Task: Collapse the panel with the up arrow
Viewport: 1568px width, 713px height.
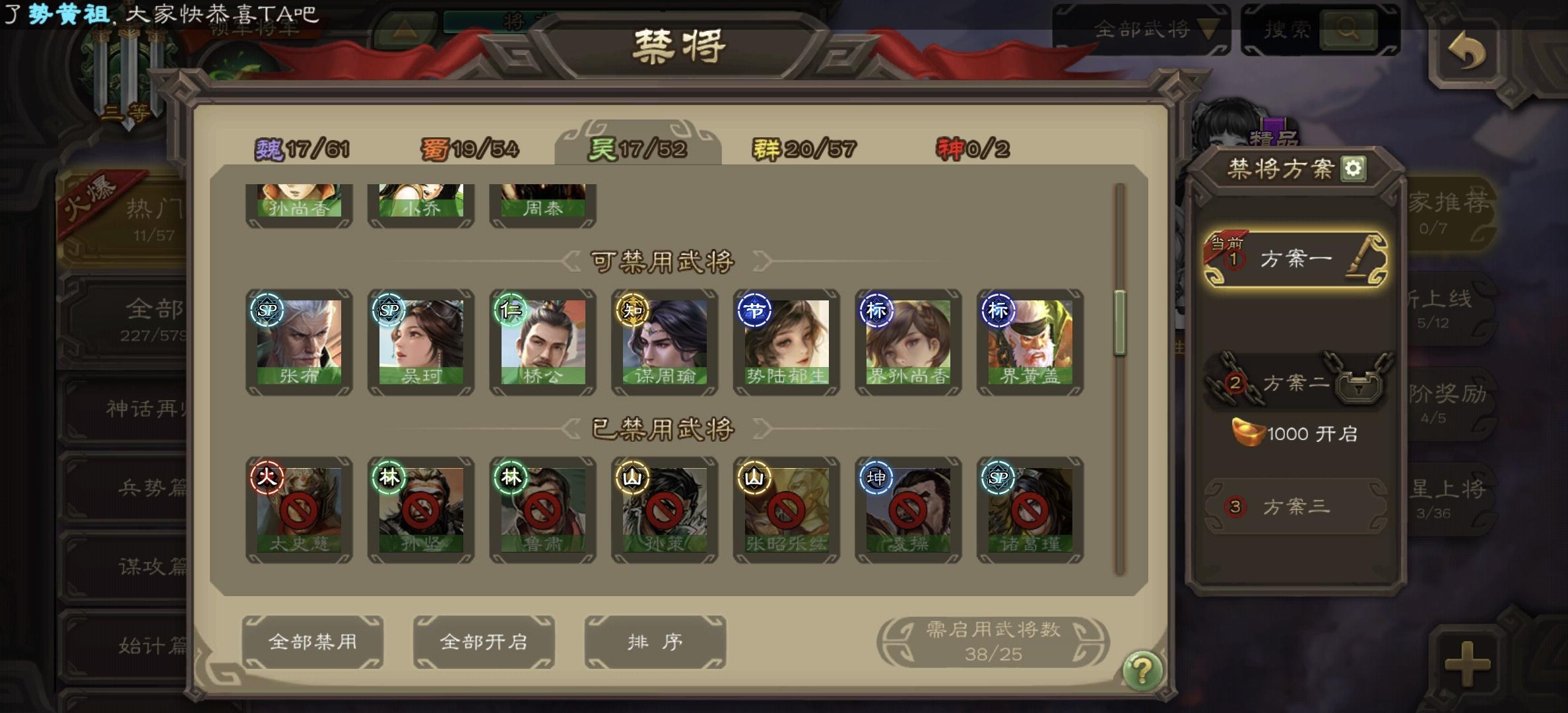Action: click(x=405, y=29)
